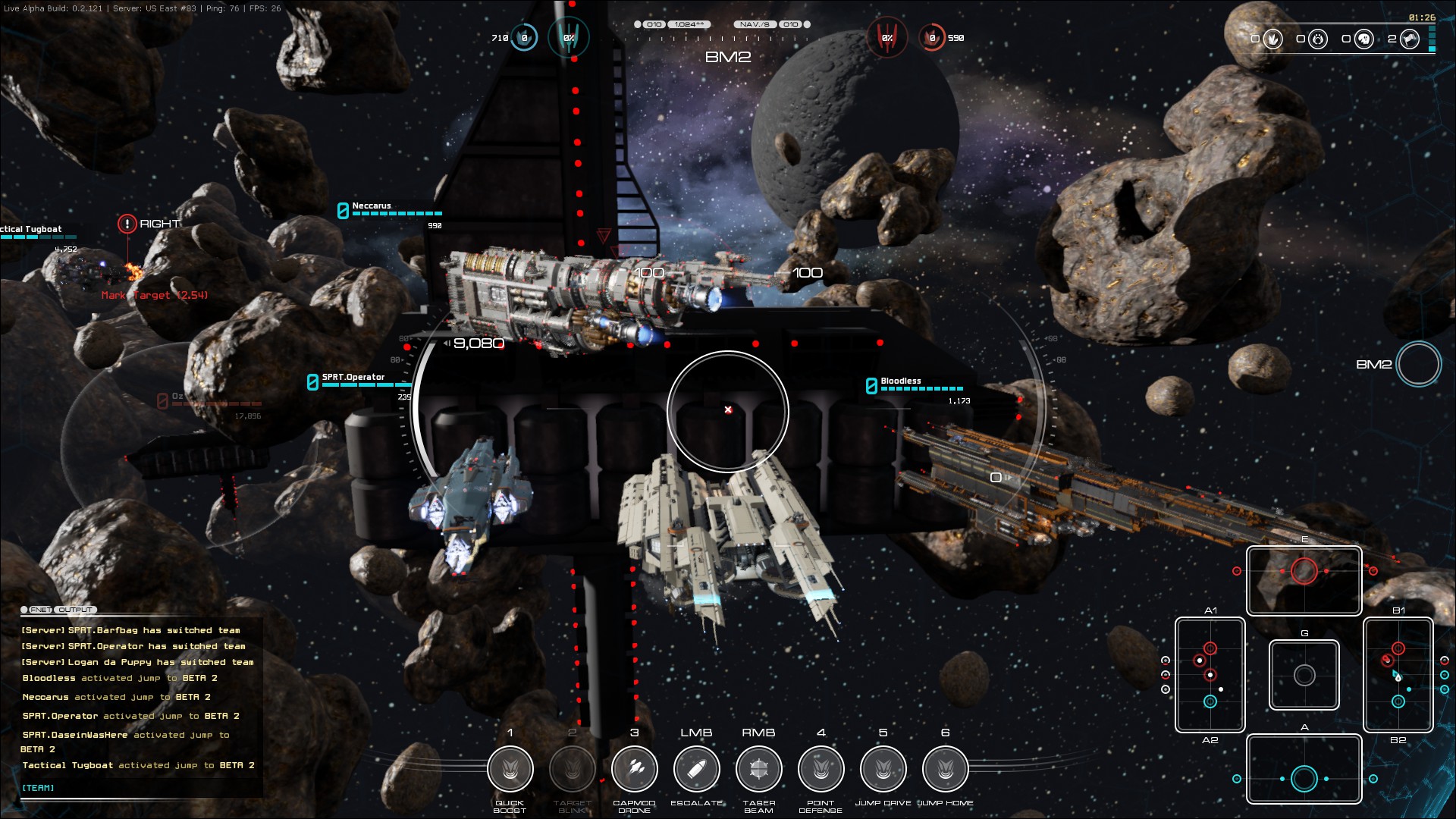1456x819 pixels.
Task: Select the SPRT.Operator nameplate
Action: point(353,377)
